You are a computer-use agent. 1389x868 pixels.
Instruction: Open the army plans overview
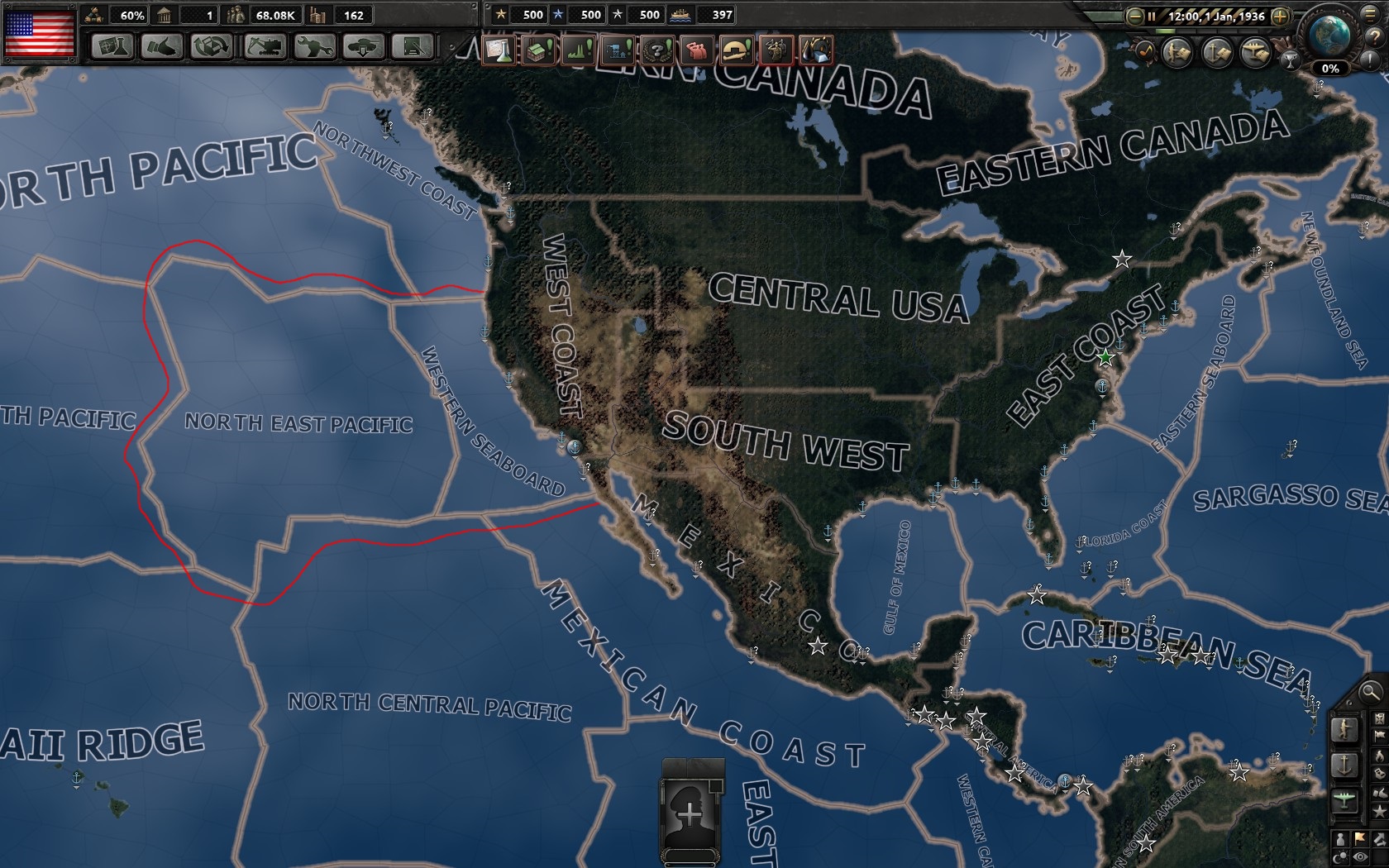[1176, 52]
